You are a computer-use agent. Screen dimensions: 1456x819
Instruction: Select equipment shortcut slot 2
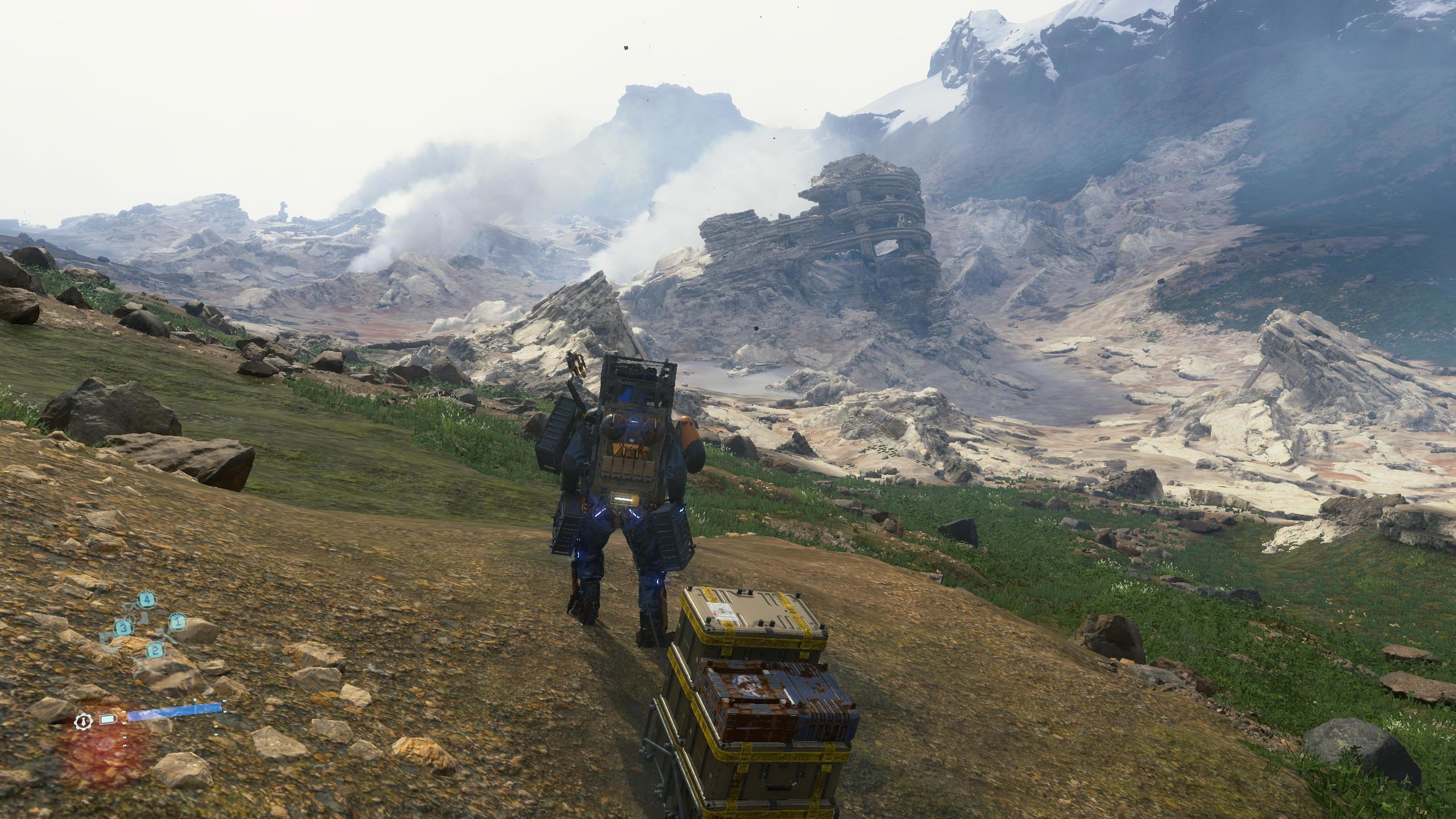click(154, 651)
